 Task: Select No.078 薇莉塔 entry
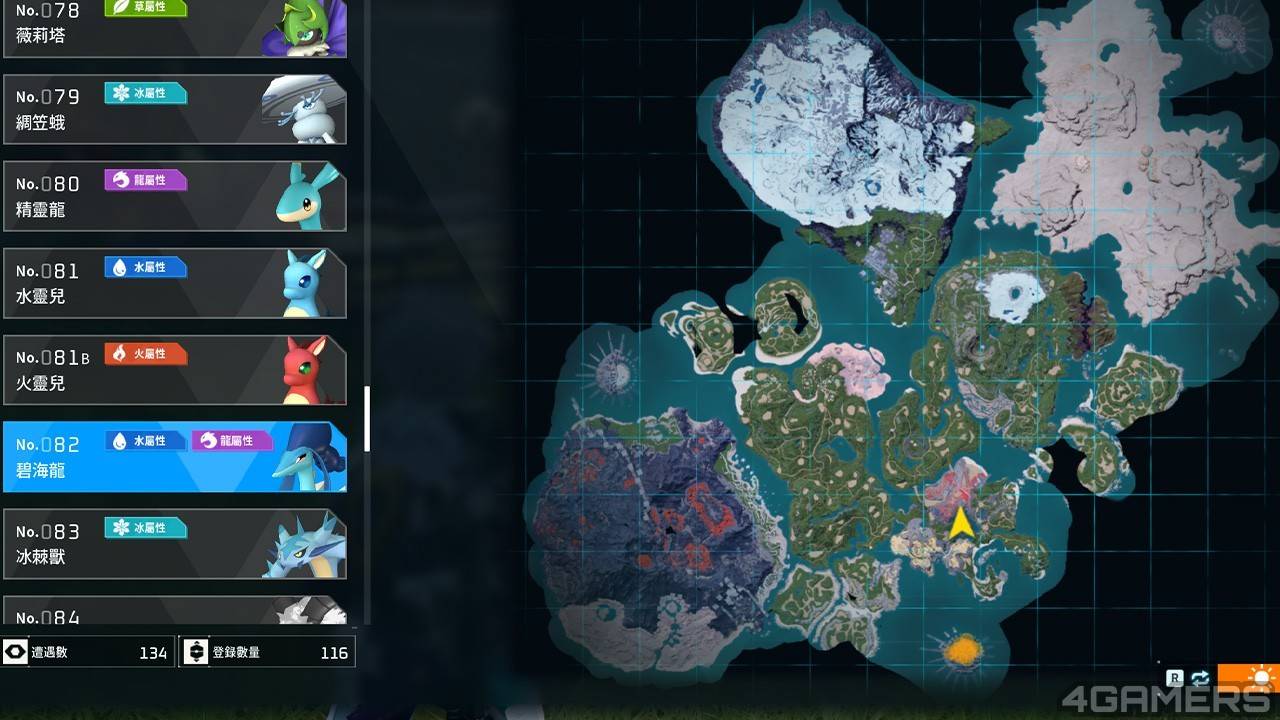pyautogui.click(x=175, y=28)
